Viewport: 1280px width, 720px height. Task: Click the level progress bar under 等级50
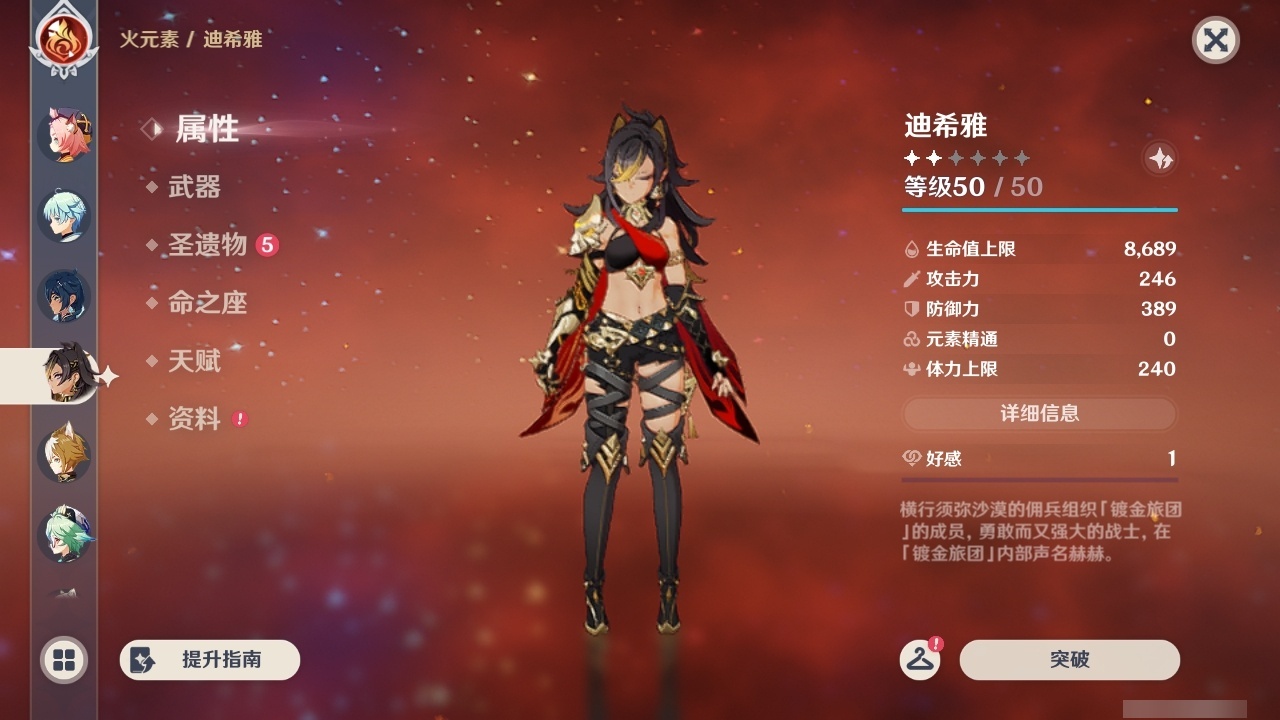tap(1040, 210)
